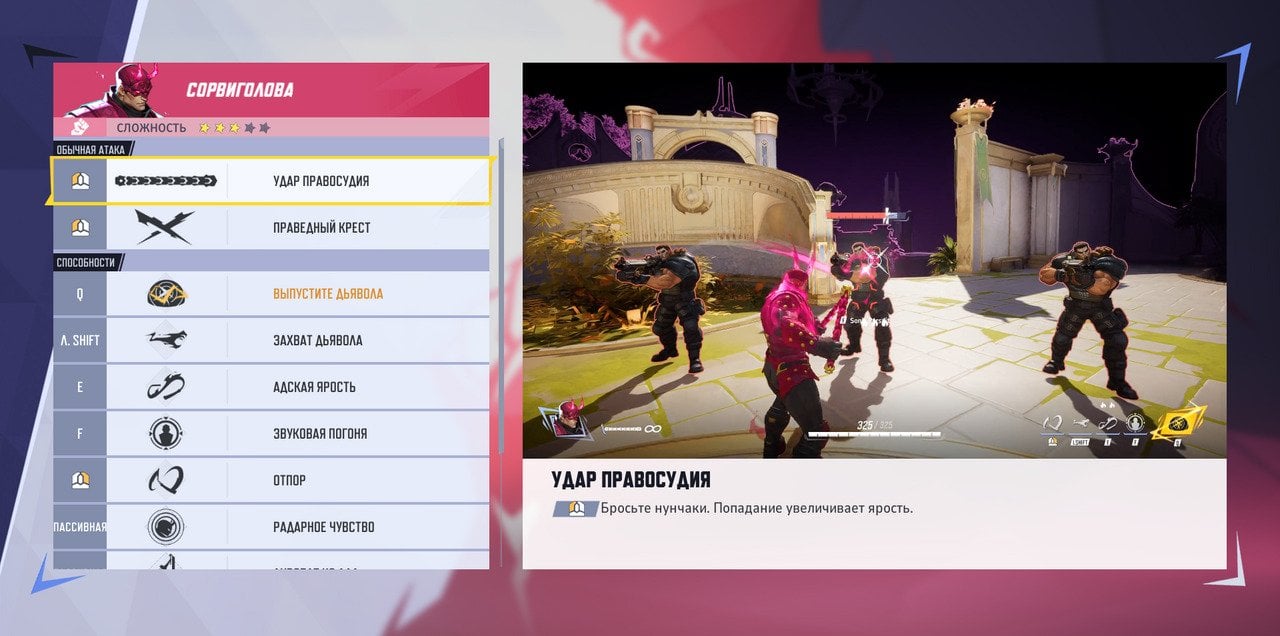1280x636 pixels.
Task: Play the Удар правосудия preview video
Action: click(x=874, y=261)
